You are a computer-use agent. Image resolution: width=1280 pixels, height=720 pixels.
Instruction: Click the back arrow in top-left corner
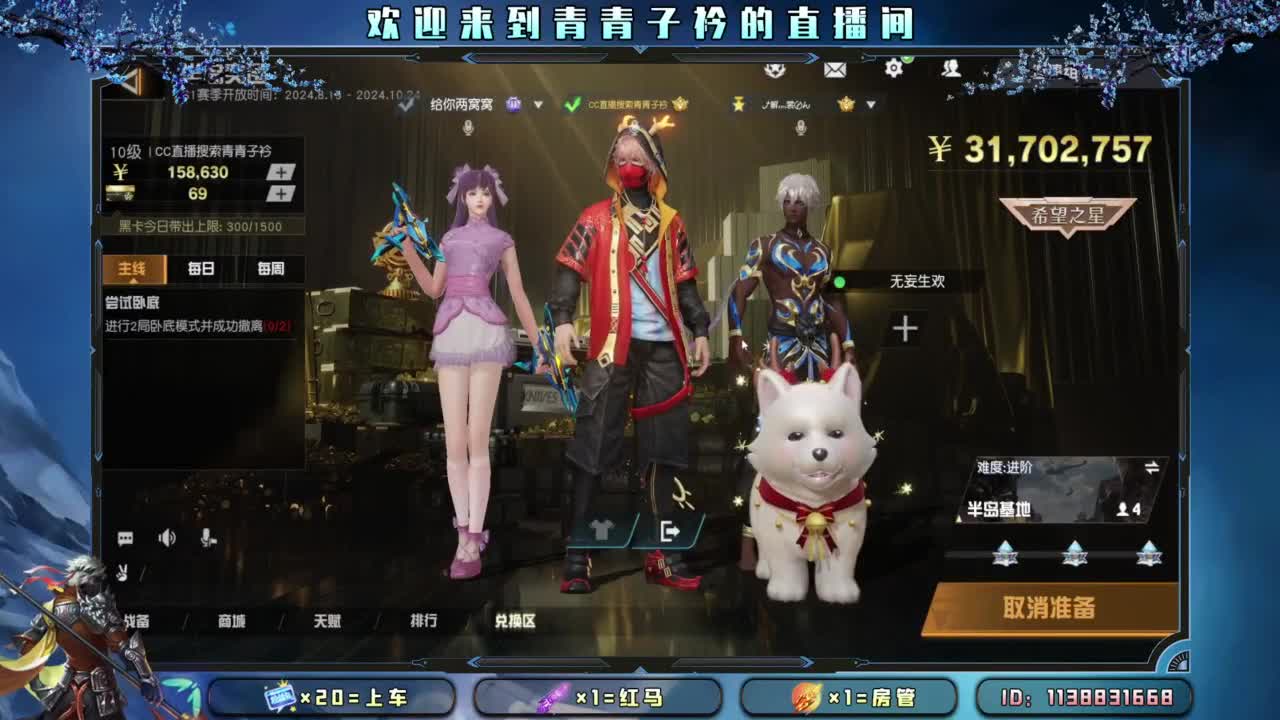coord(129,80)
